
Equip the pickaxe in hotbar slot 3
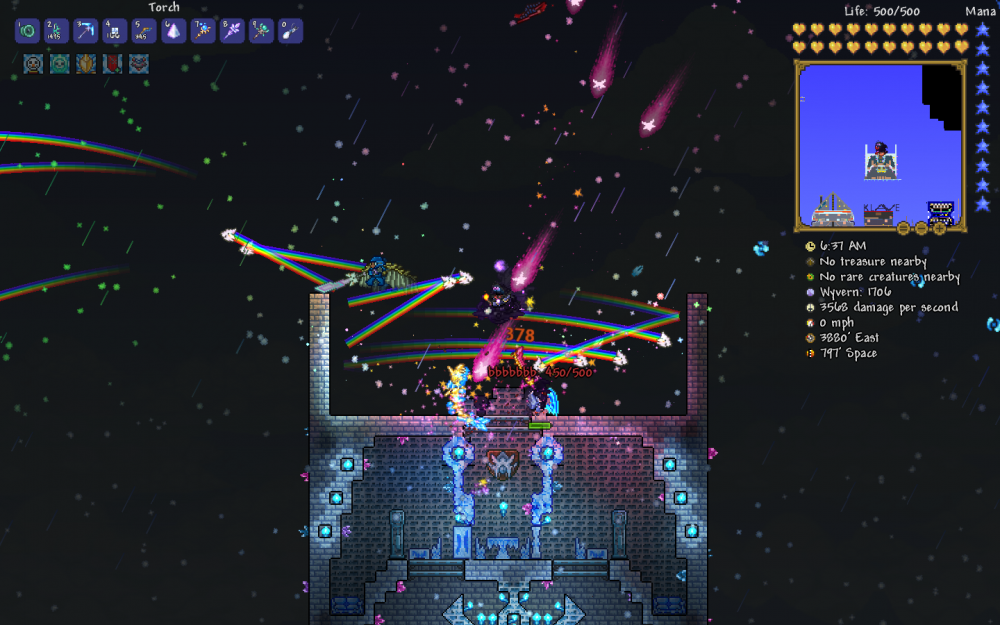tap(86, 31)
